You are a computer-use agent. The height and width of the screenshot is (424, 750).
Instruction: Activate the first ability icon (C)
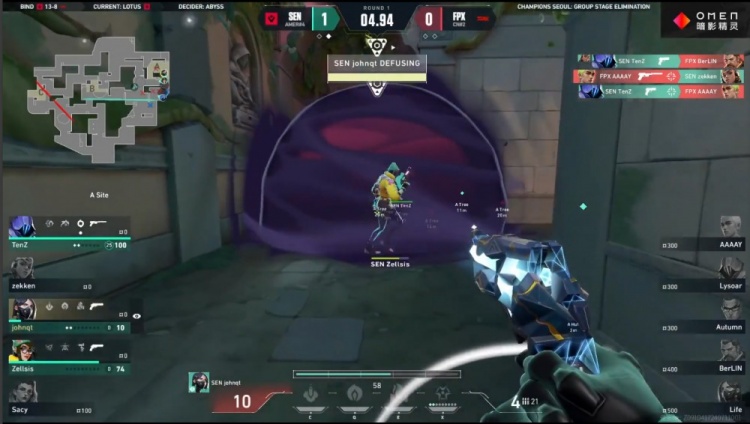click(x=309, y=394)
